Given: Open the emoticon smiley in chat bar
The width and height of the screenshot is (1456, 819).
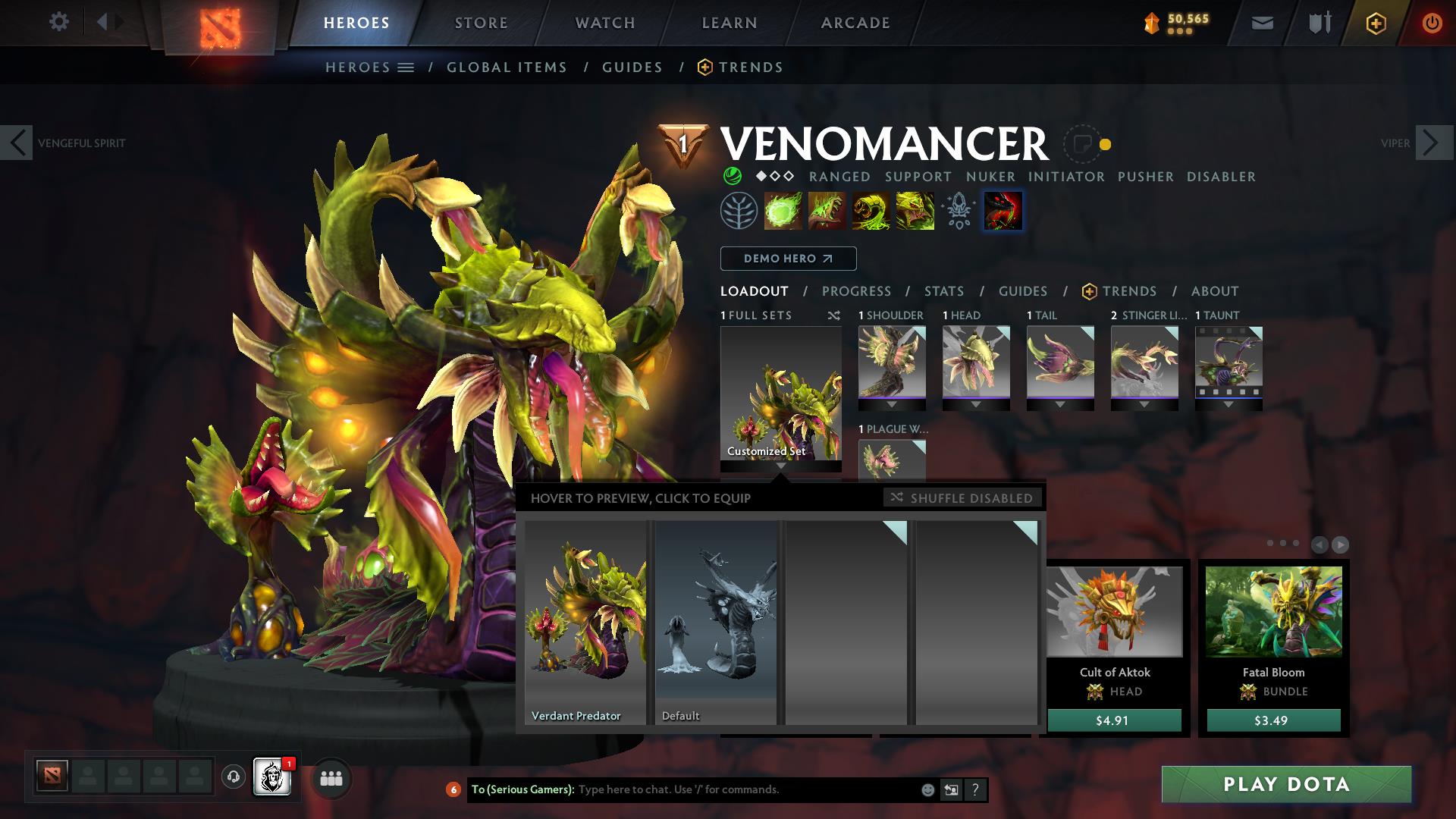Looking at the screenshot, I should coord(927,790).
